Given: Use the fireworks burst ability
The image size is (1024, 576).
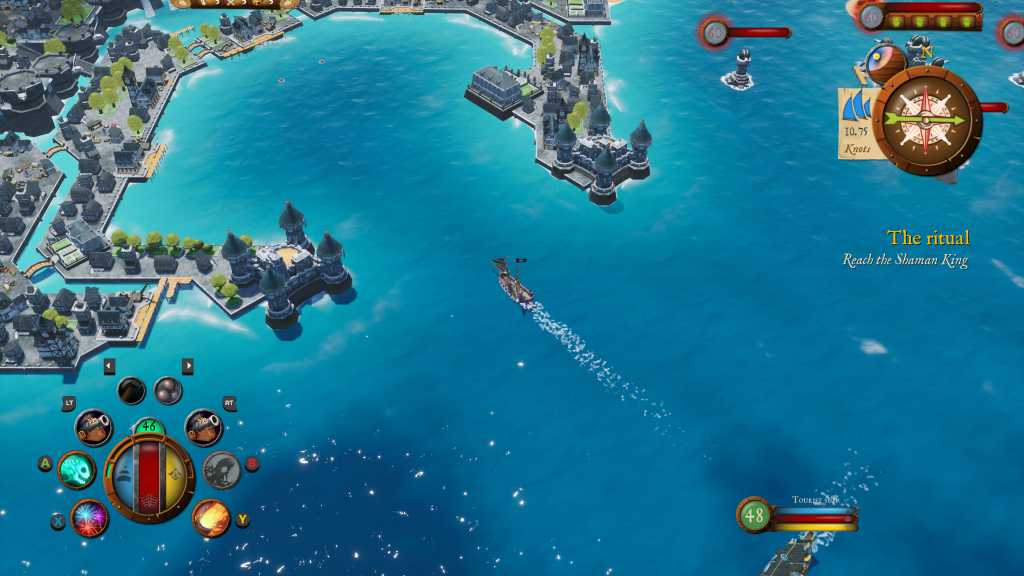Looking at the screenshot, I should click(x=90, y=518).
